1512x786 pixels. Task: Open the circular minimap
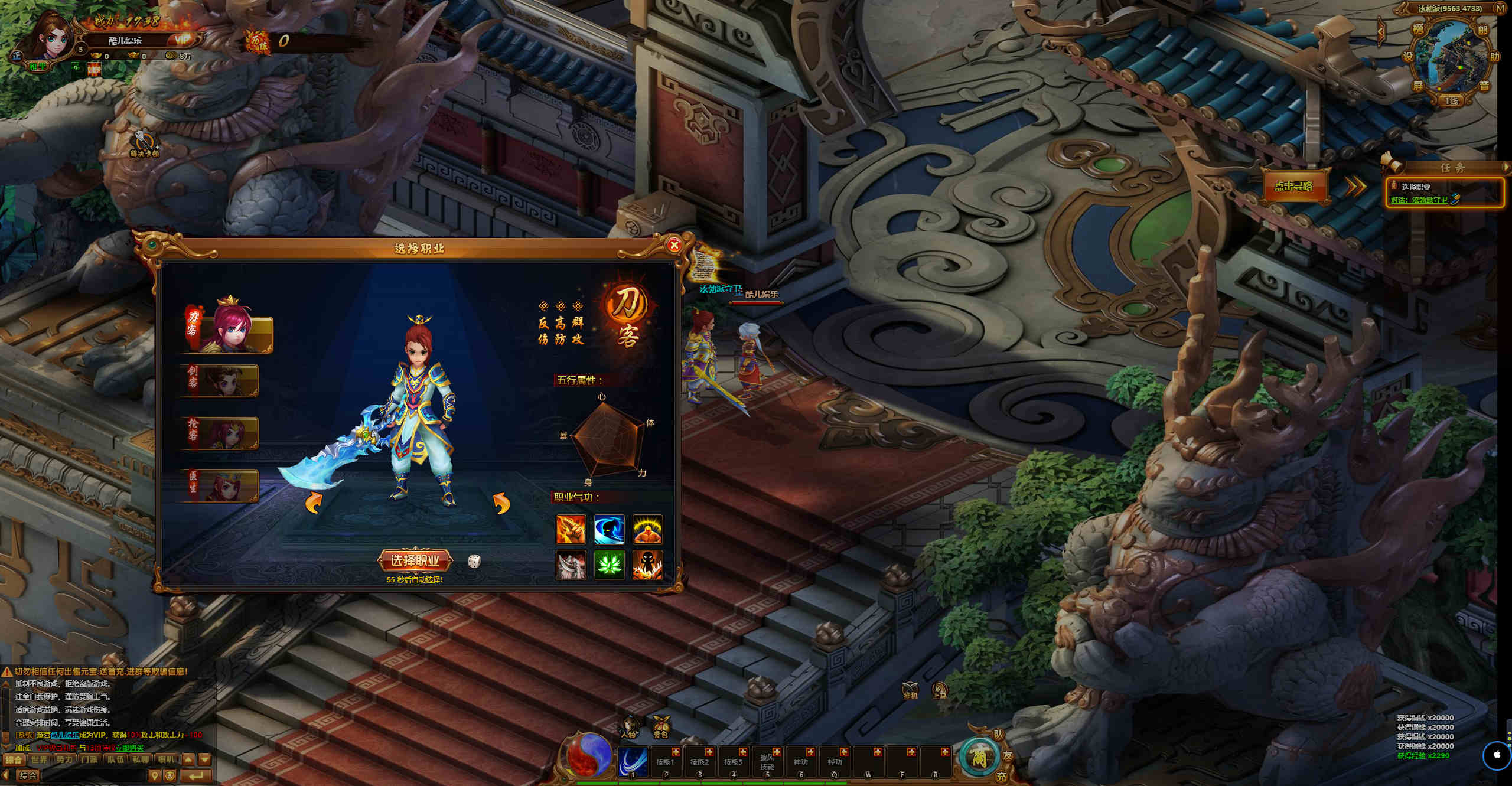1451,58
